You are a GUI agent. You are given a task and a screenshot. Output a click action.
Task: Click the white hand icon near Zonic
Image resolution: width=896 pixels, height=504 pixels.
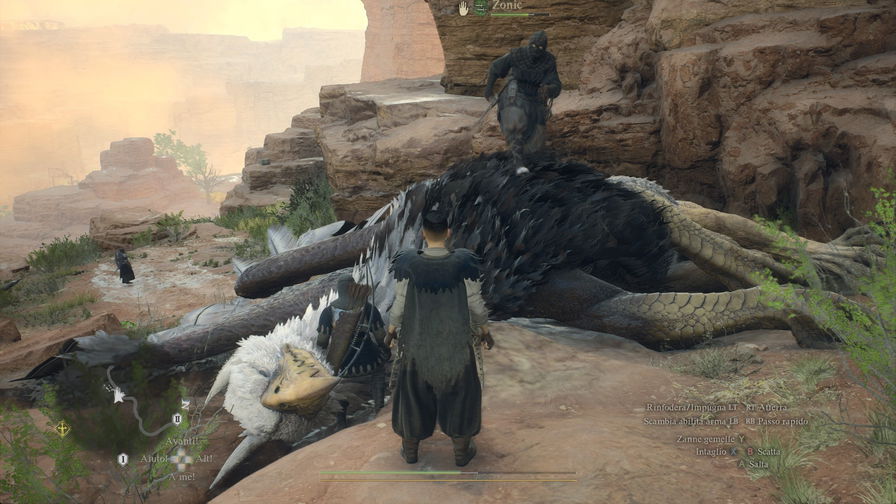point(464,7)
